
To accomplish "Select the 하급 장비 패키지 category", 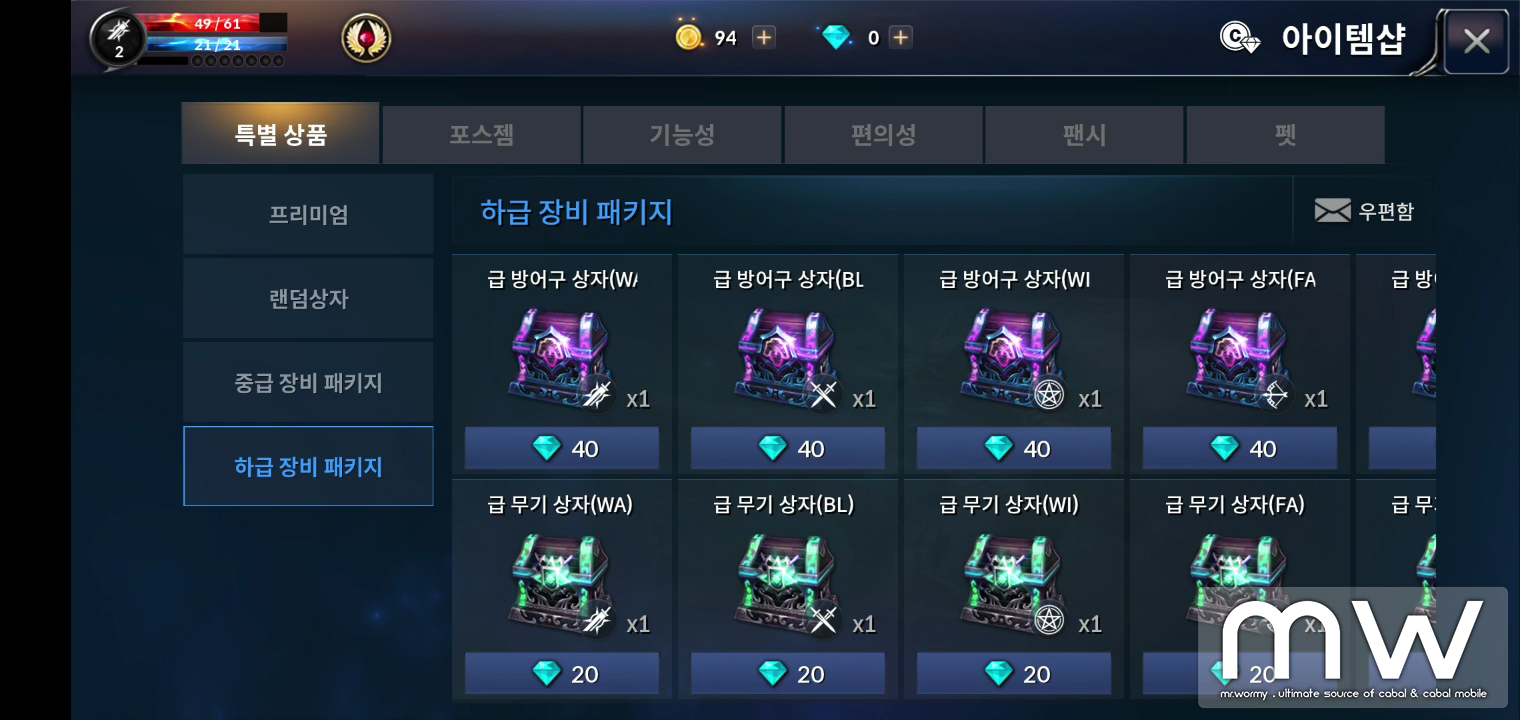I will click(308, 466).
